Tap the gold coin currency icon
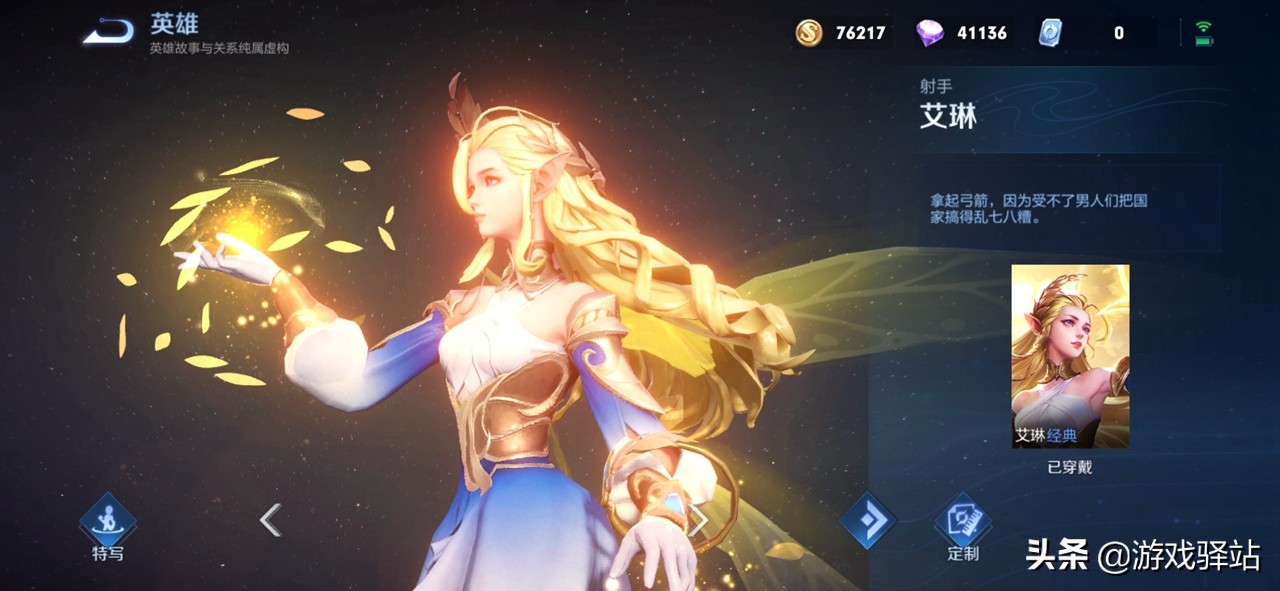 809,33
